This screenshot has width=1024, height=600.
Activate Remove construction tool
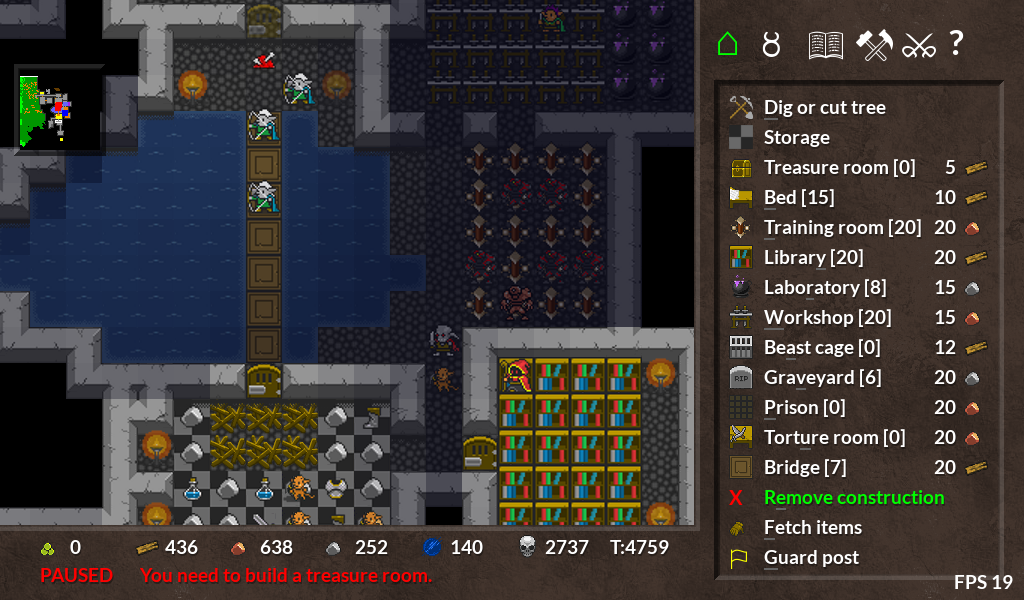point(853,497)
